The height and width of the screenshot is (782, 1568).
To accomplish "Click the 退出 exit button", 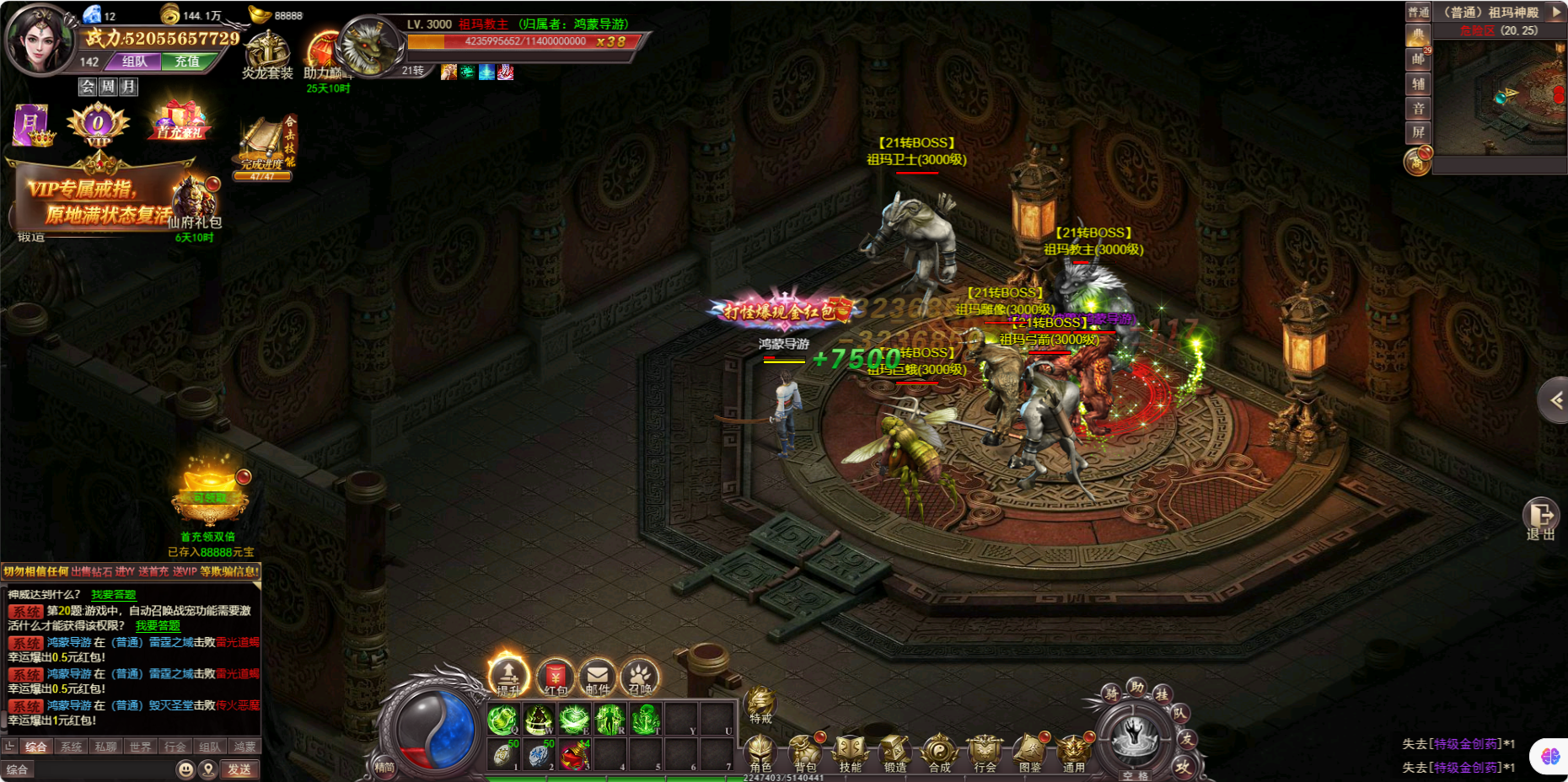I will [1540, 518].
